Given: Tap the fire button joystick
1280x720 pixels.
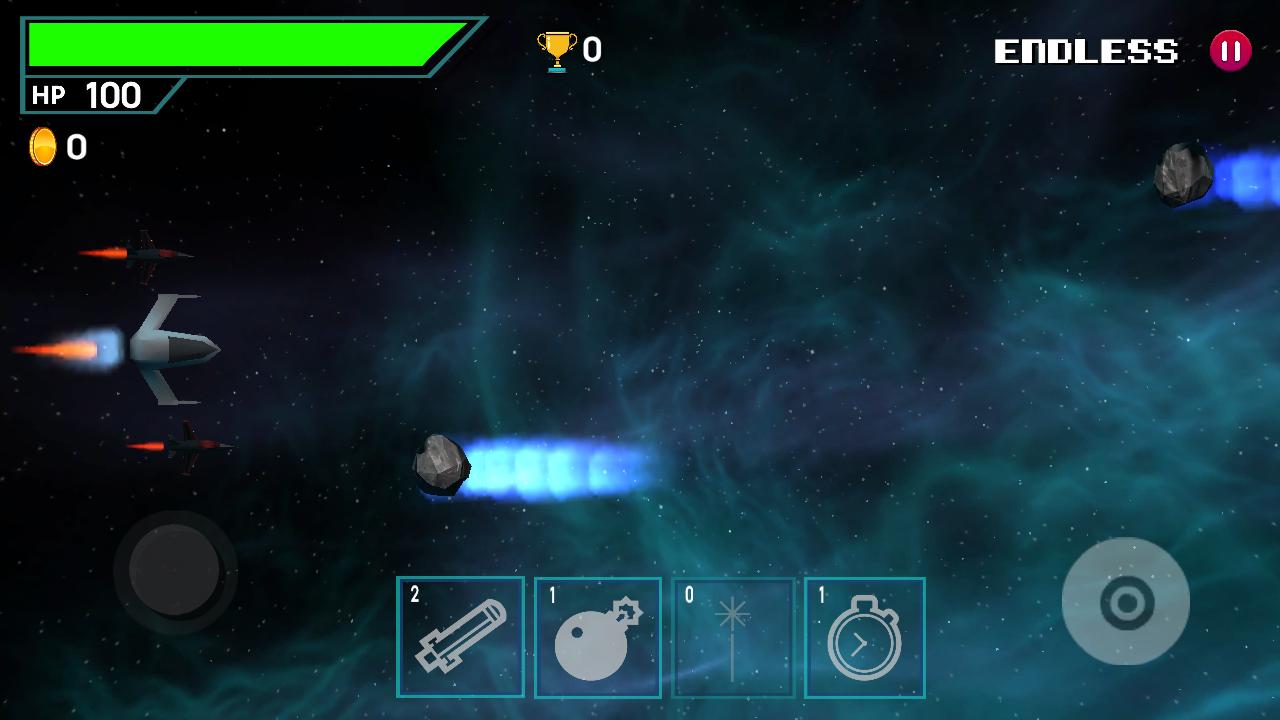Looking at the screenshot, I should click(x=1127, y=600).
